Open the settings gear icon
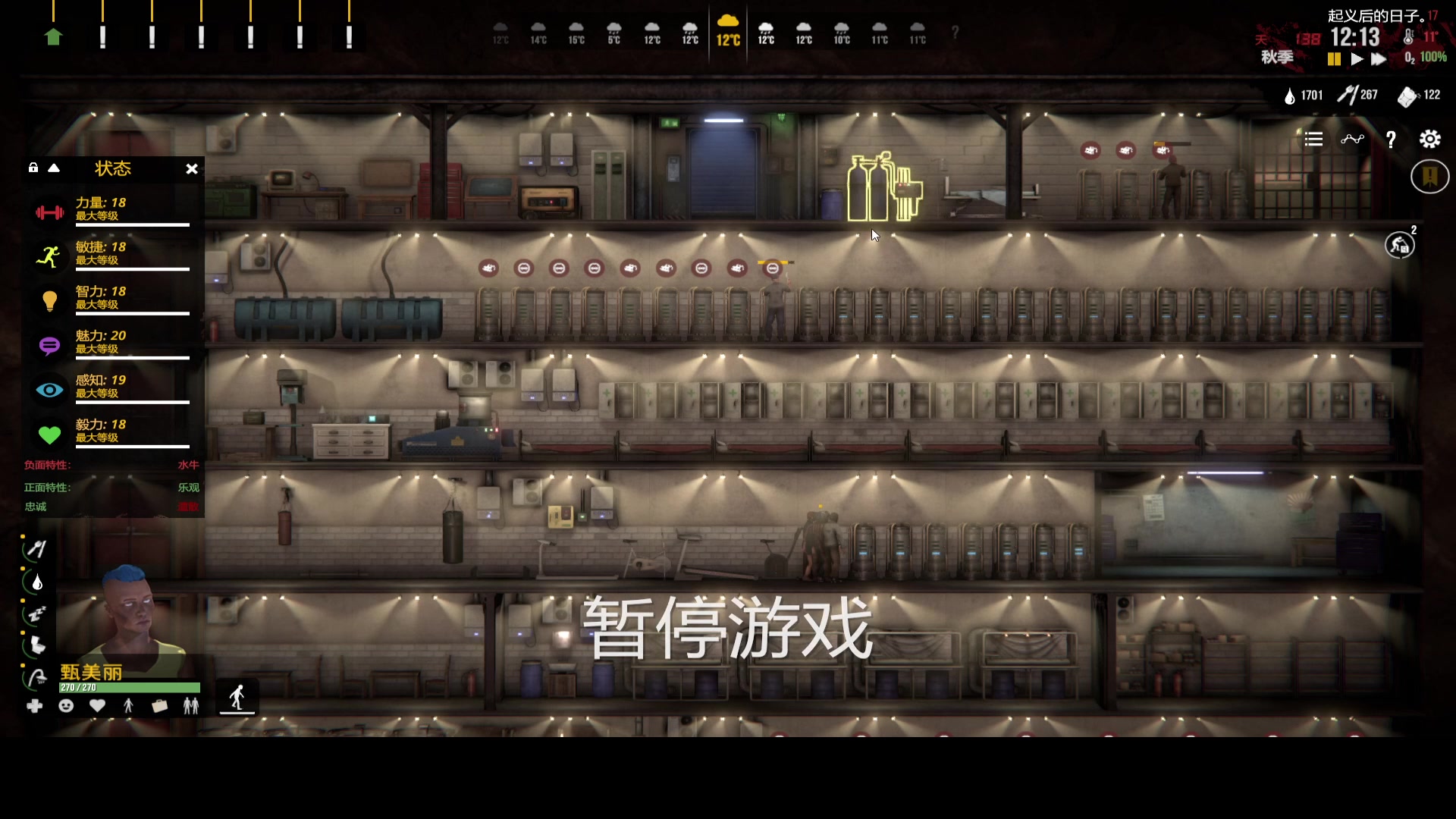The image size is (1456, 819). coord(1431,139)
